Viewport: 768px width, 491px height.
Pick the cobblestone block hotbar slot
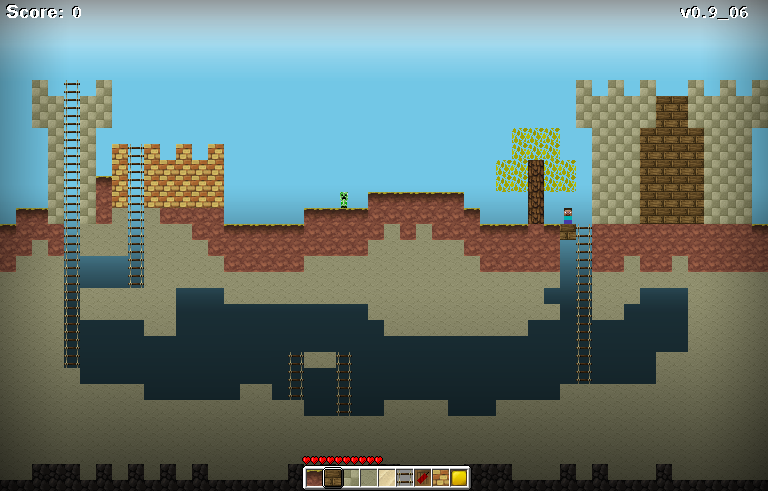click(351, 478)
